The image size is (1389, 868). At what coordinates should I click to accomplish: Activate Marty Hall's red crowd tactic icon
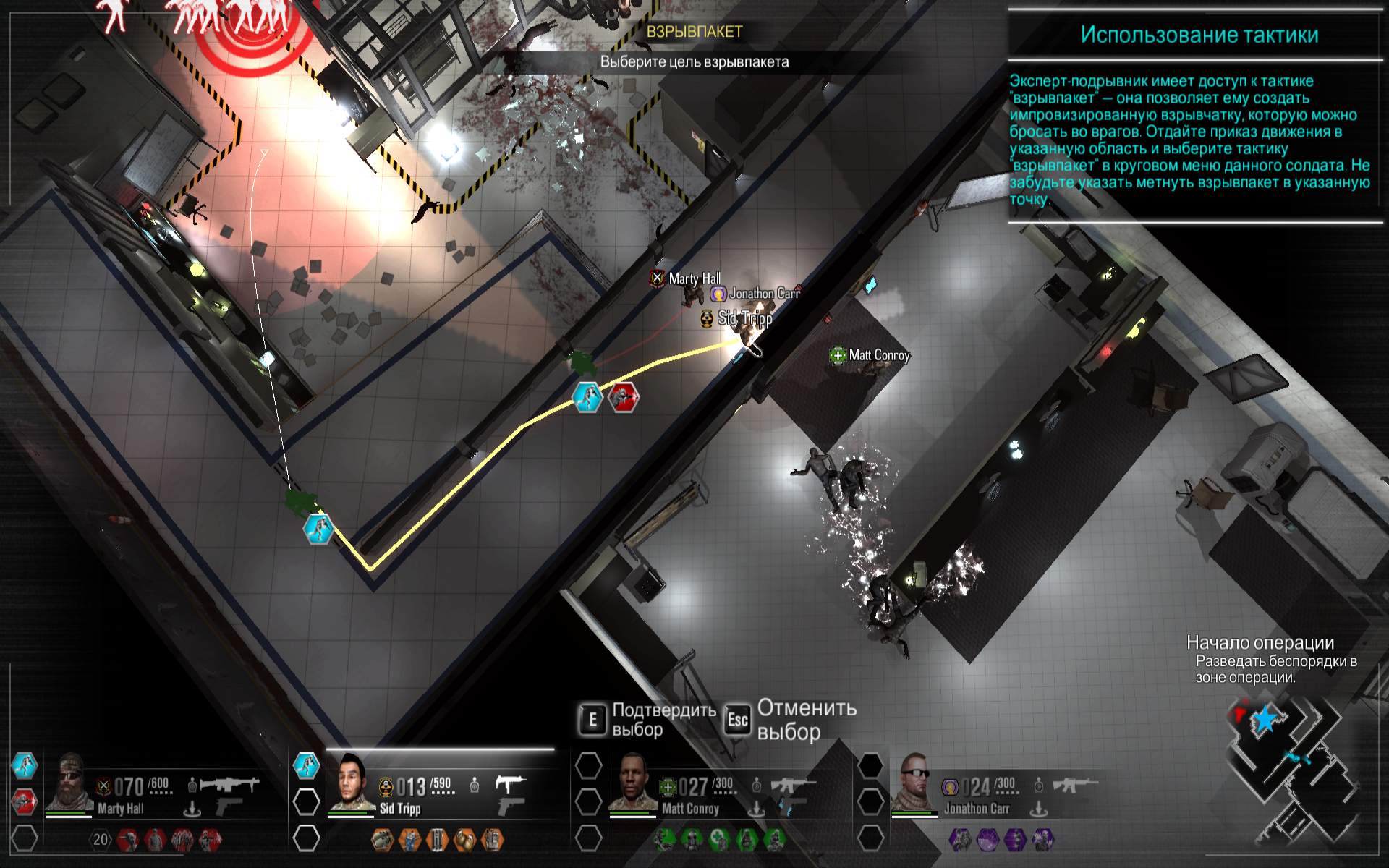coord(182,840)
